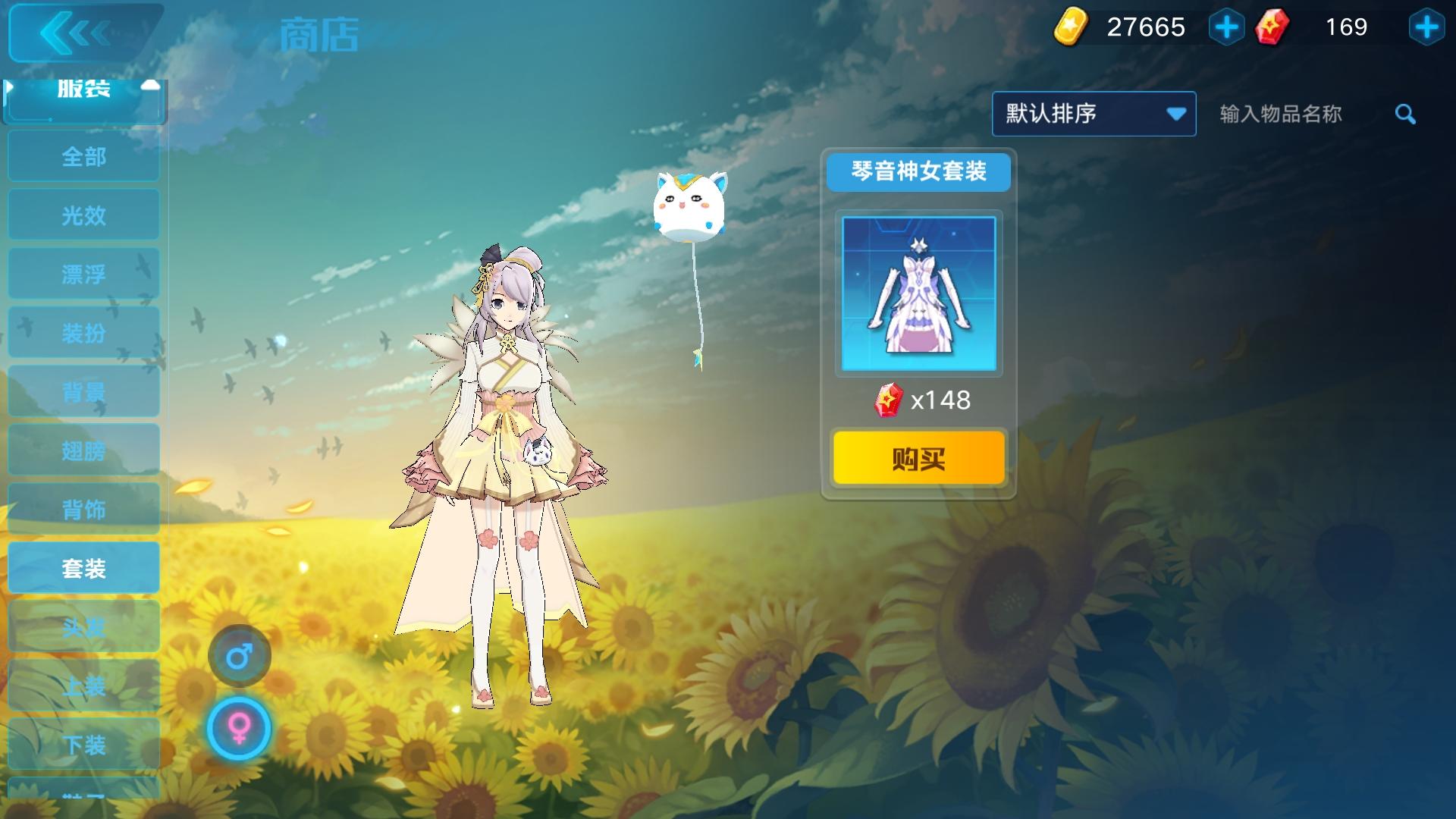Image resolution: width=1456 pixels, height=819 pixels.
Task: Switch to the 光效 category tab
Action: pos(83,215)
